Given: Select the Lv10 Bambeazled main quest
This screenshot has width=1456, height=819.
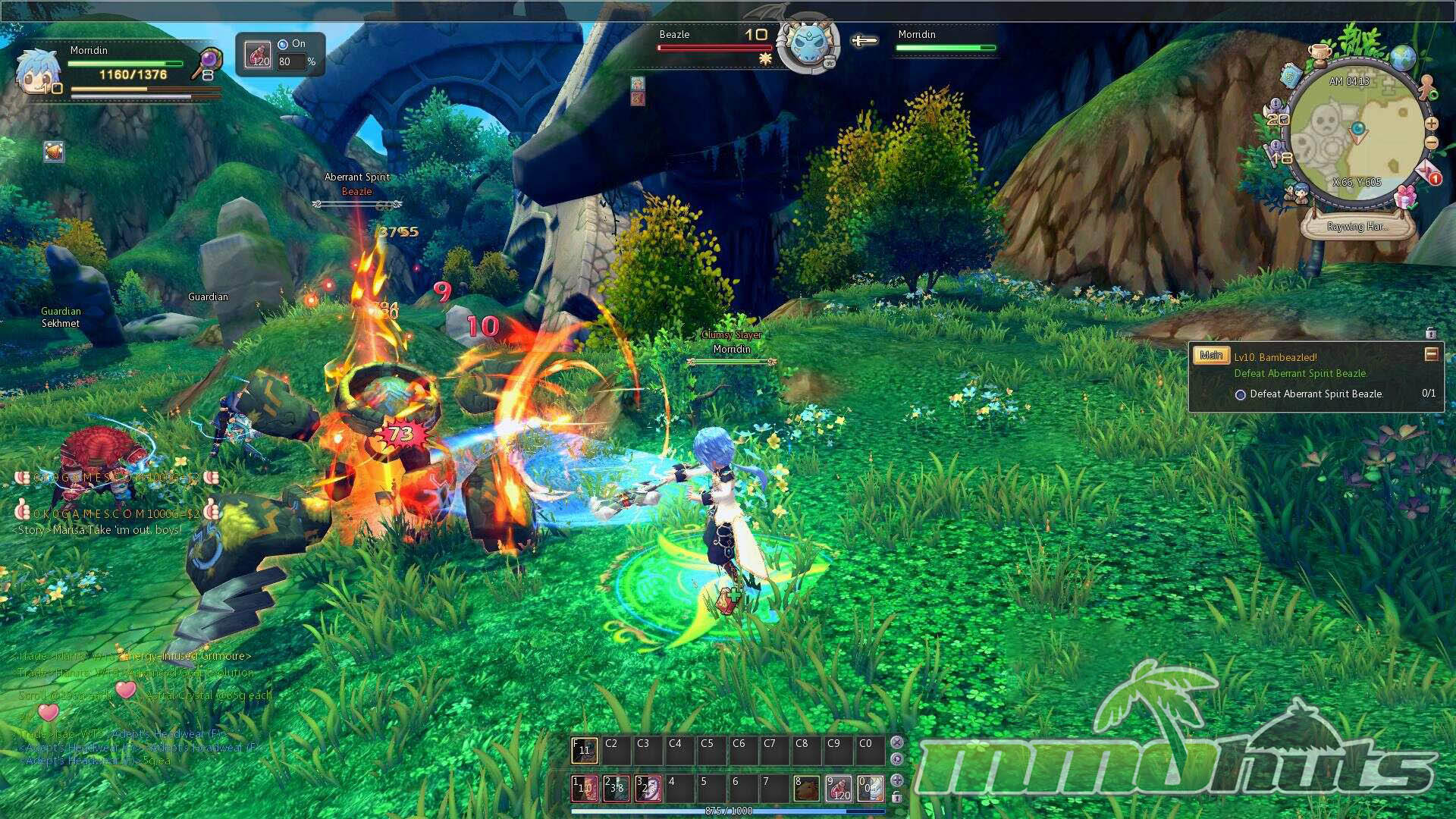Looking at the screenshot, I should tap(1275, 357).
